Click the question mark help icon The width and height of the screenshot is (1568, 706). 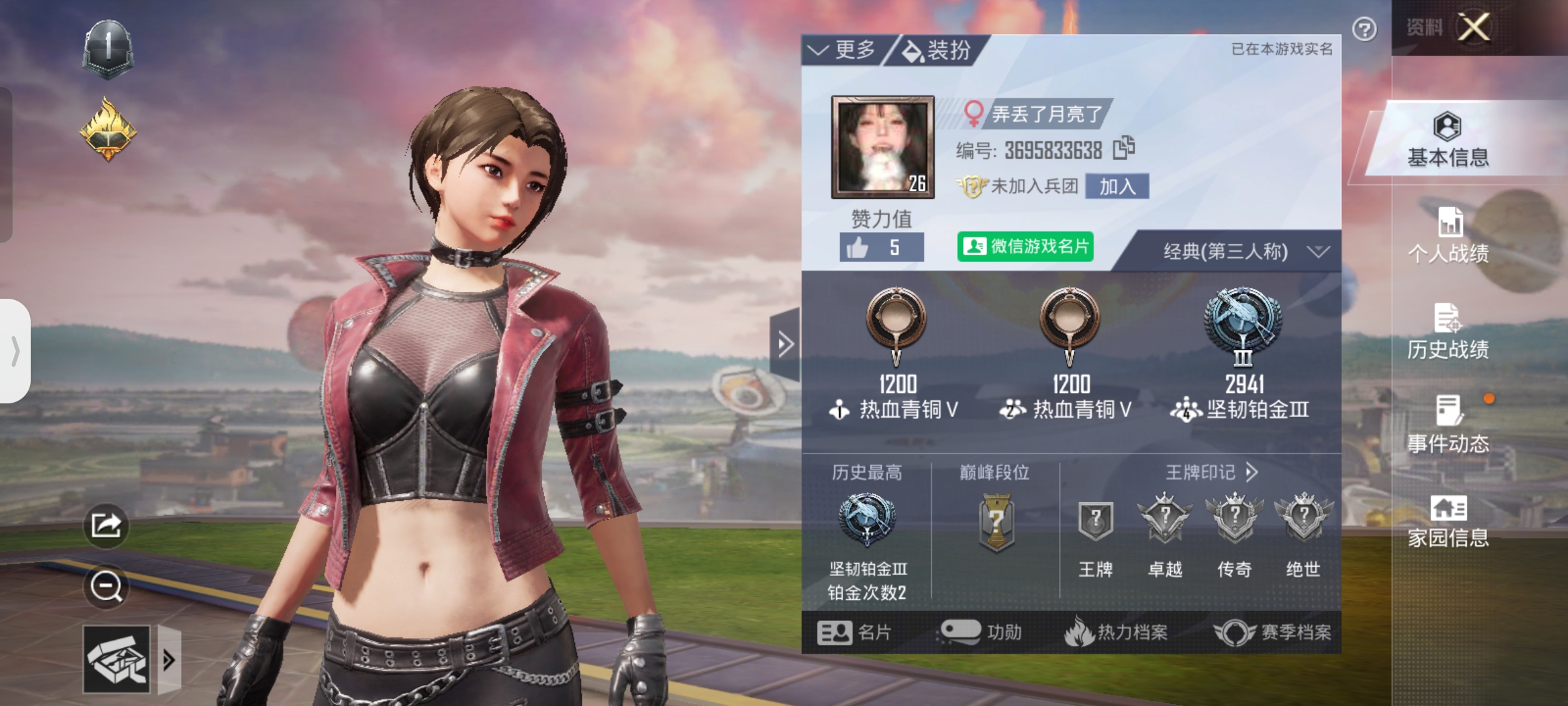click(x=1364, y=29)
